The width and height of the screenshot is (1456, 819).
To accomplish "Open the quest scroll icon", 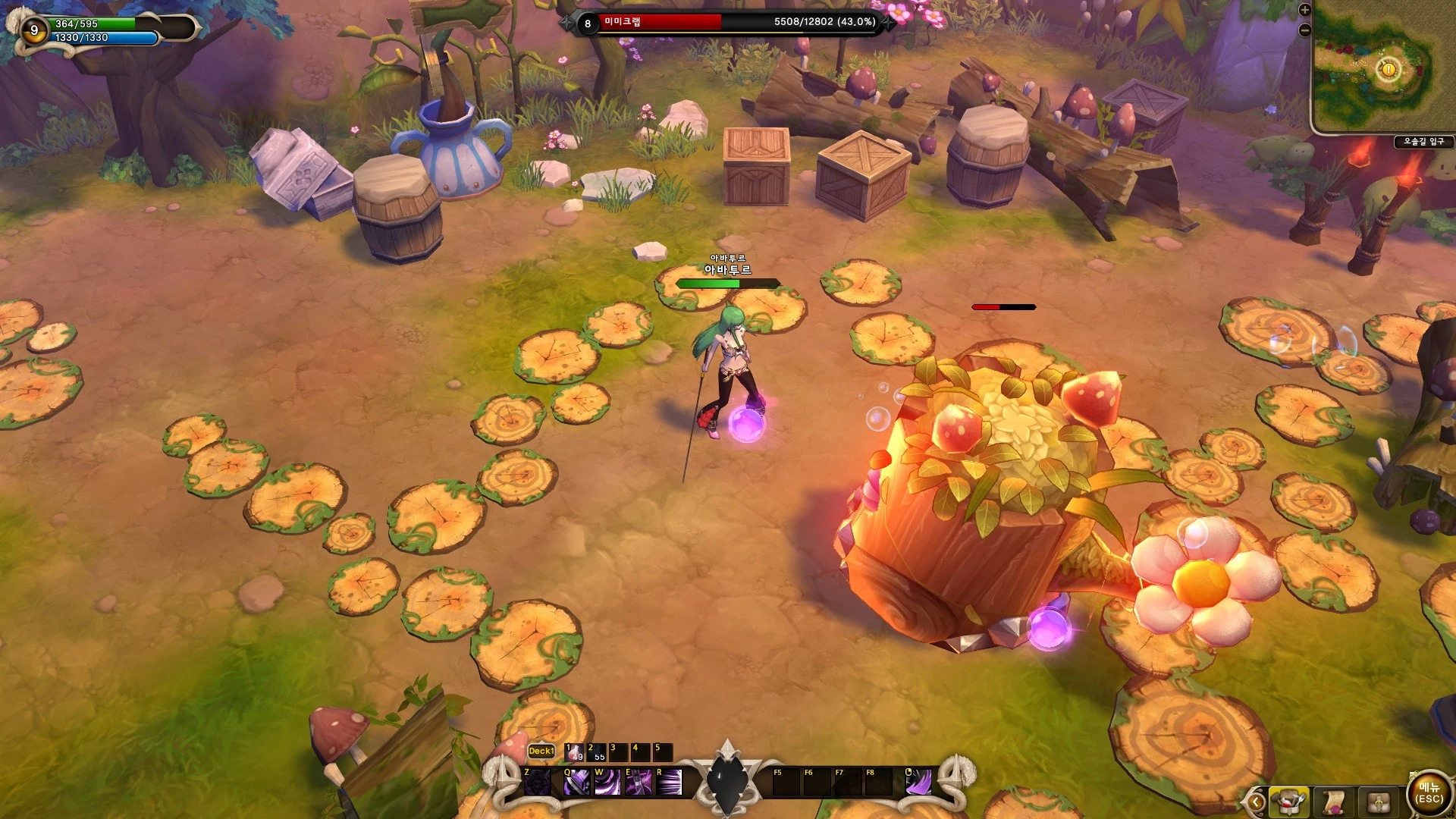I will [1334, 801].
